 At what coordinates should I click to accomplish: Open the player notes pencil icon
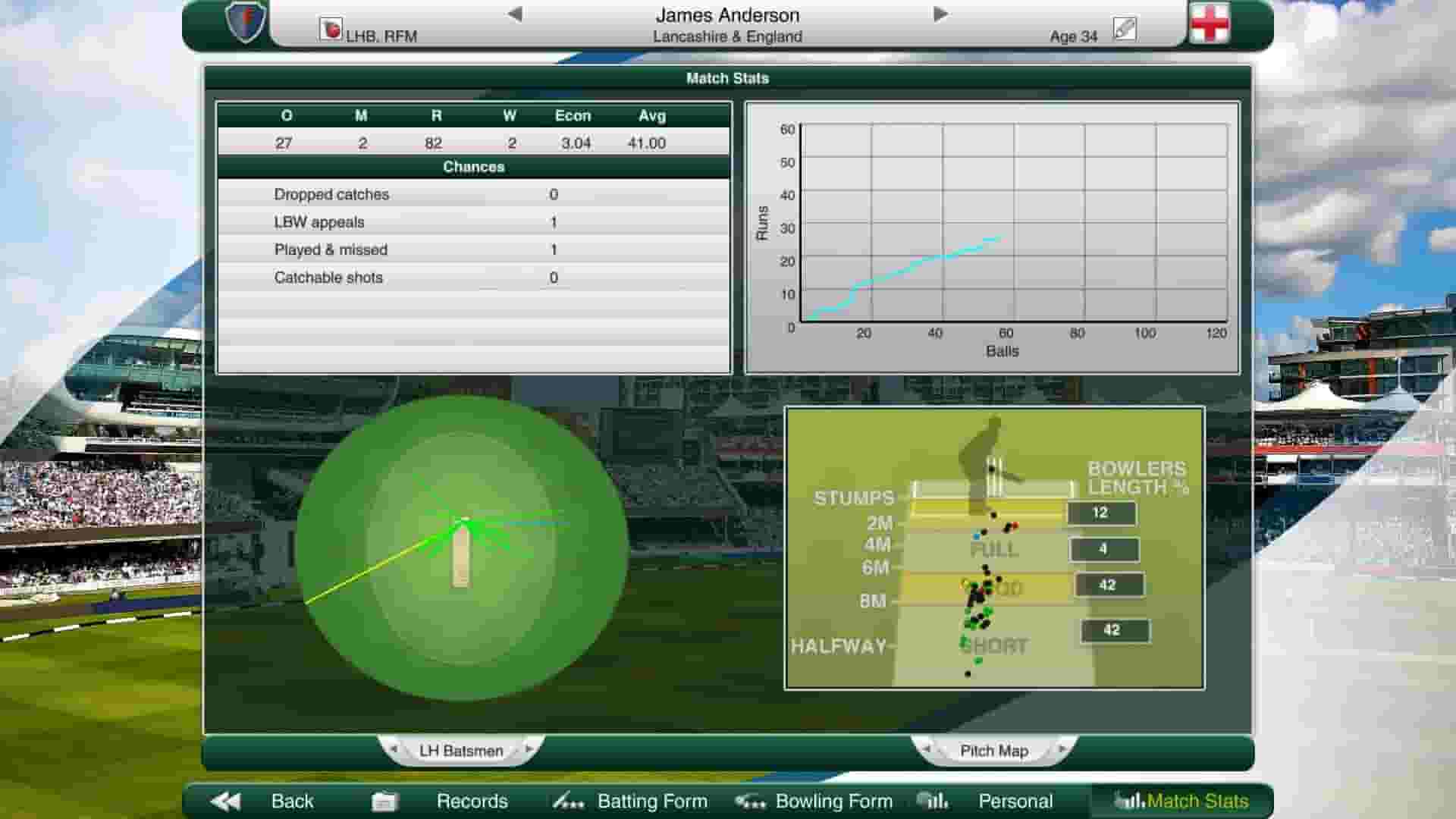pos(1124,29)
